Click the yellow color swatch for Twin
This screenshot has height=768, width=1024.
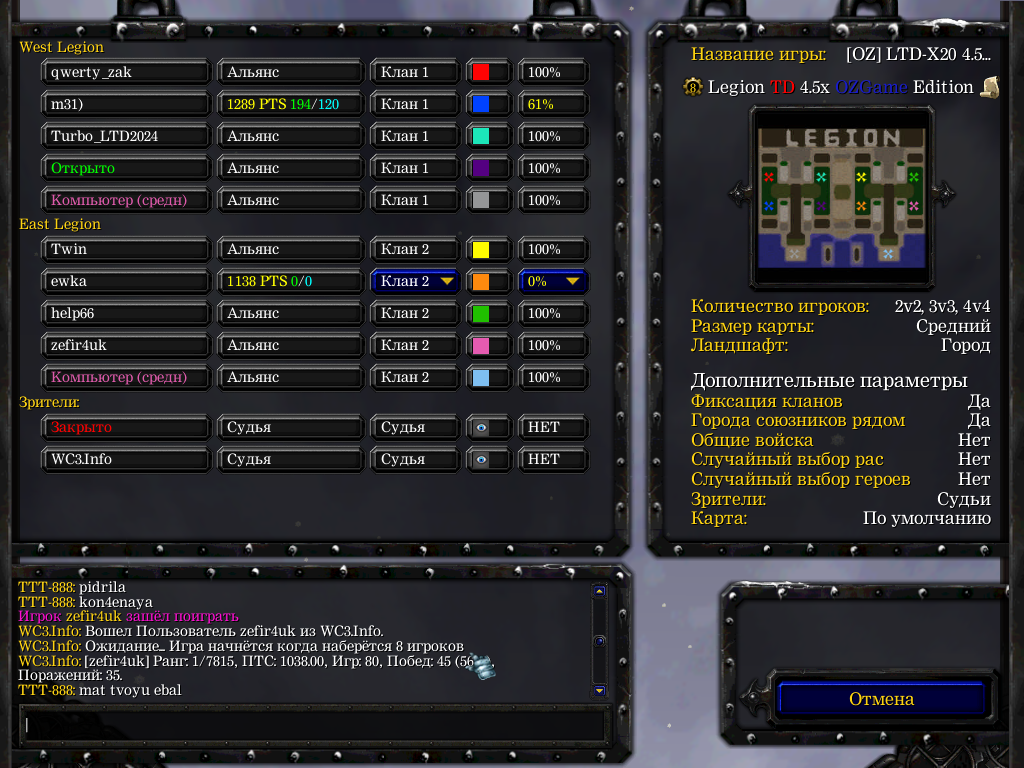coord(481,249)
